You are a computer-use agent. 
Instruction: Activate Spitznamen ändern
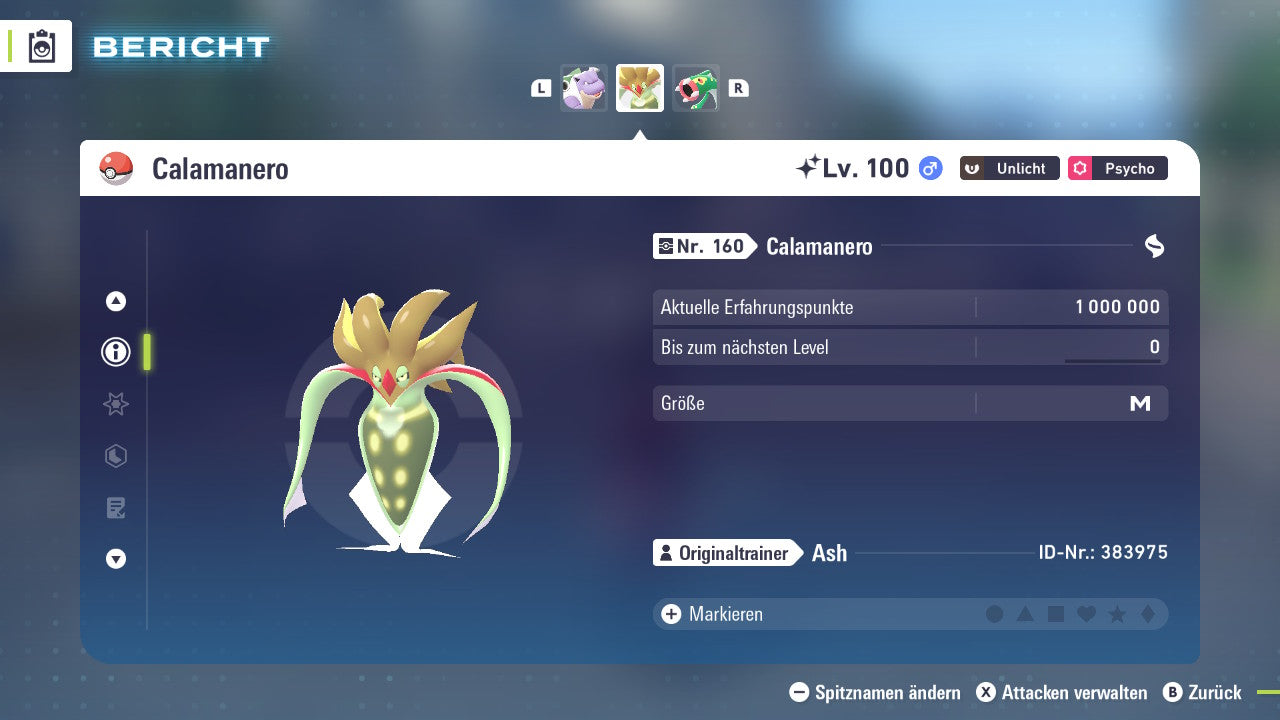(x=878, y=692)
